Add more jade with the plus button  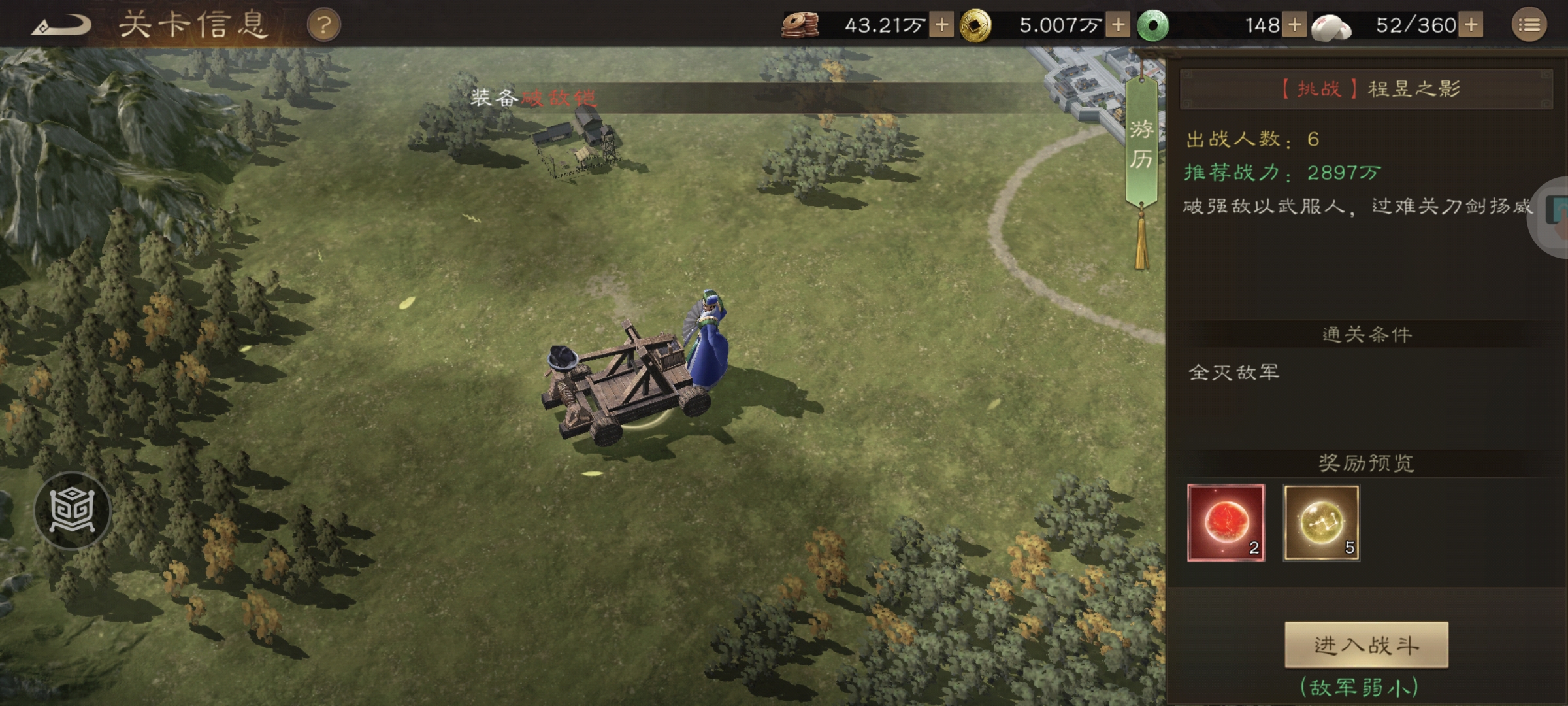click(x=1294, y=25)
